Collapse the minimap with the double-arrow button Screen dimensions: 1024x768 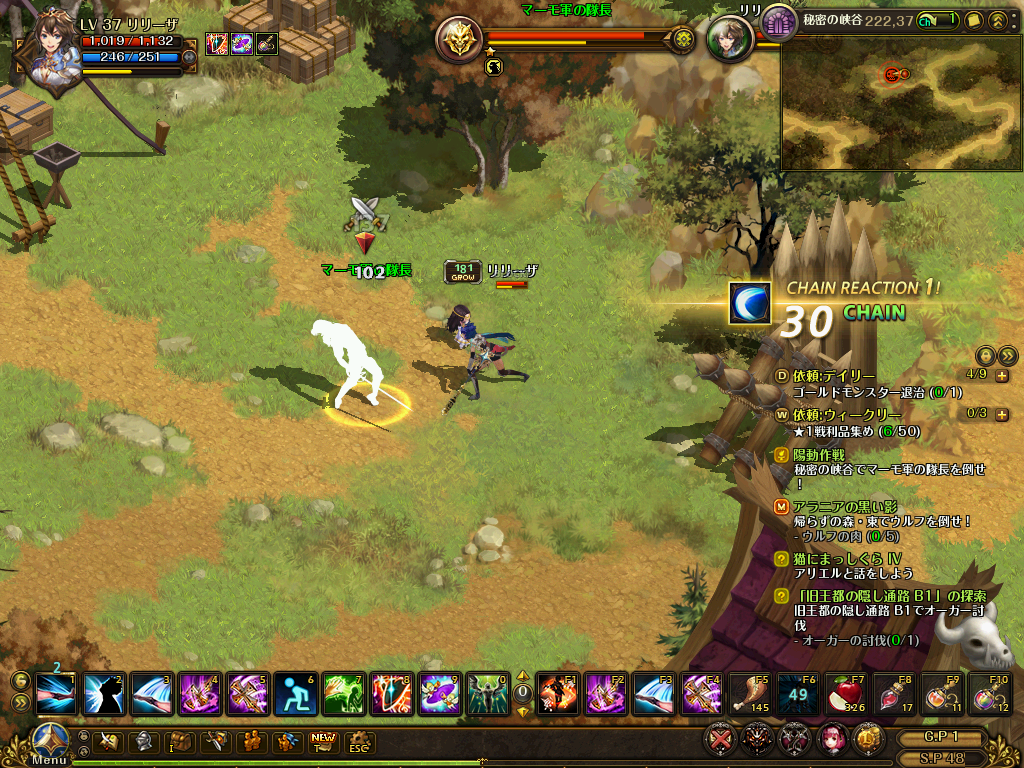997,20
